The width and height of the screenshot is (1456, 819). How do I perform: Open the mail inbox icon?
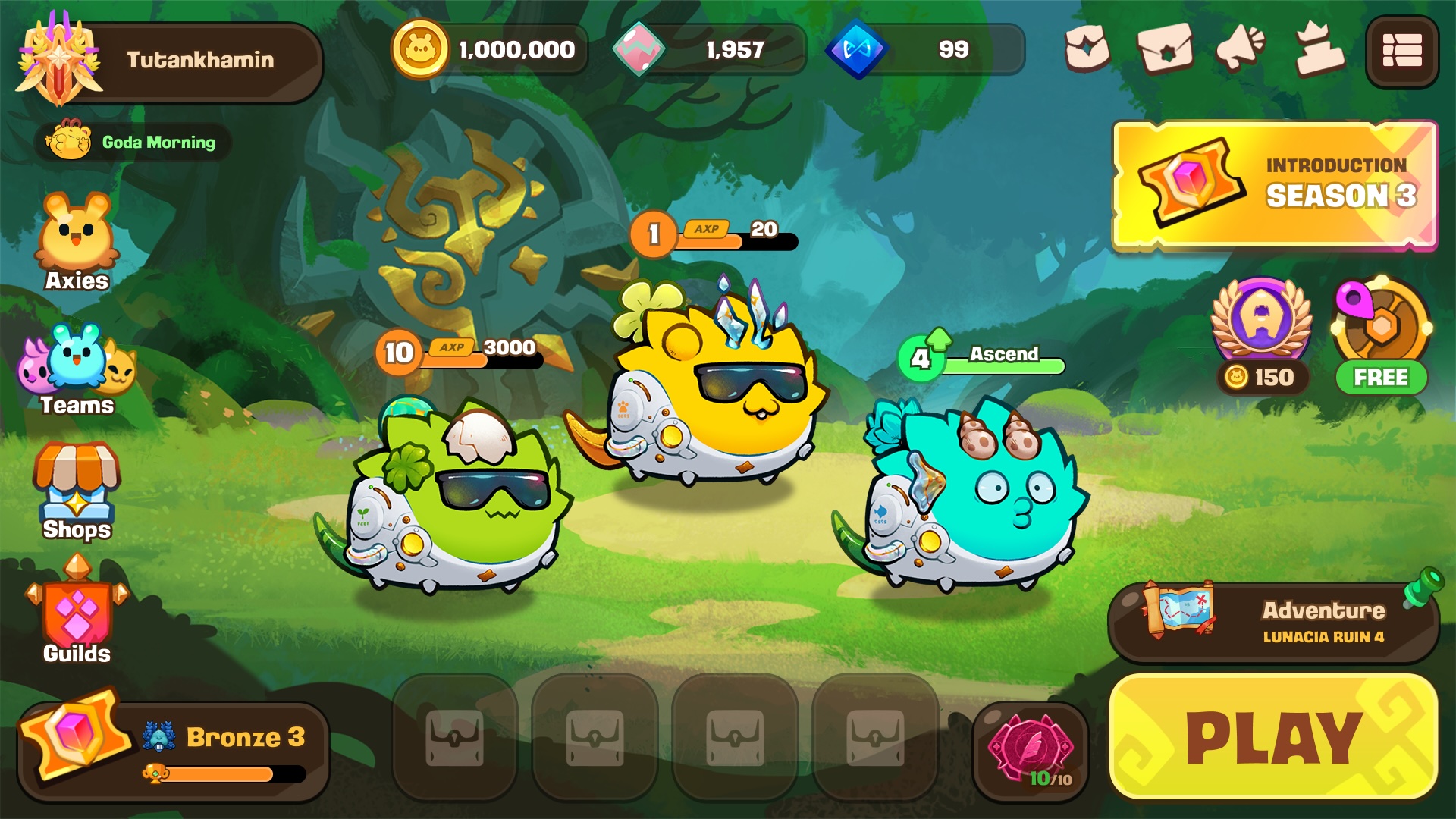(1163, 49)
